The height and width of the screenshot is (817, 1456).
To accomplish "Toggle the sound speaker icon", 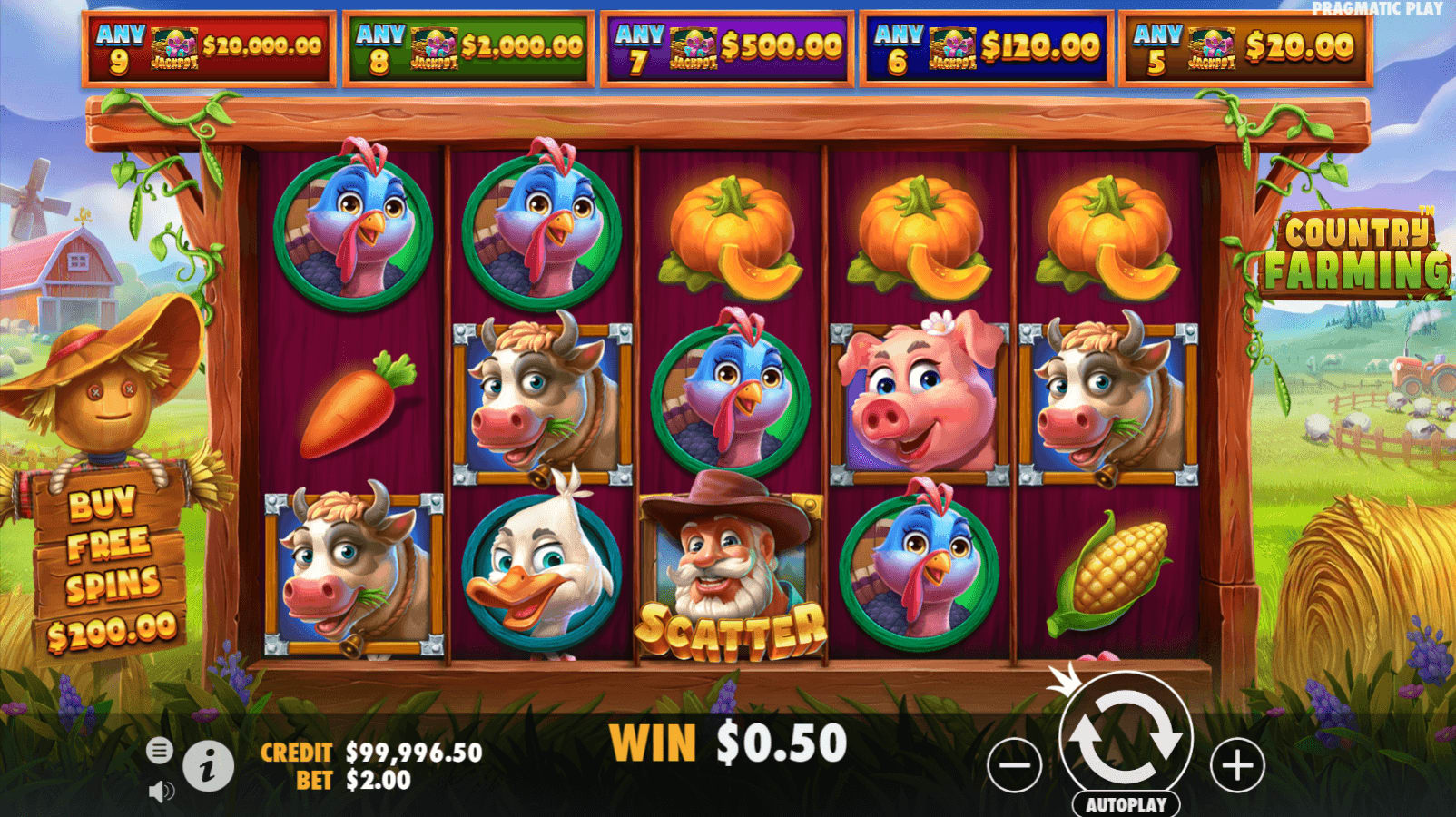I will (160, 792).
